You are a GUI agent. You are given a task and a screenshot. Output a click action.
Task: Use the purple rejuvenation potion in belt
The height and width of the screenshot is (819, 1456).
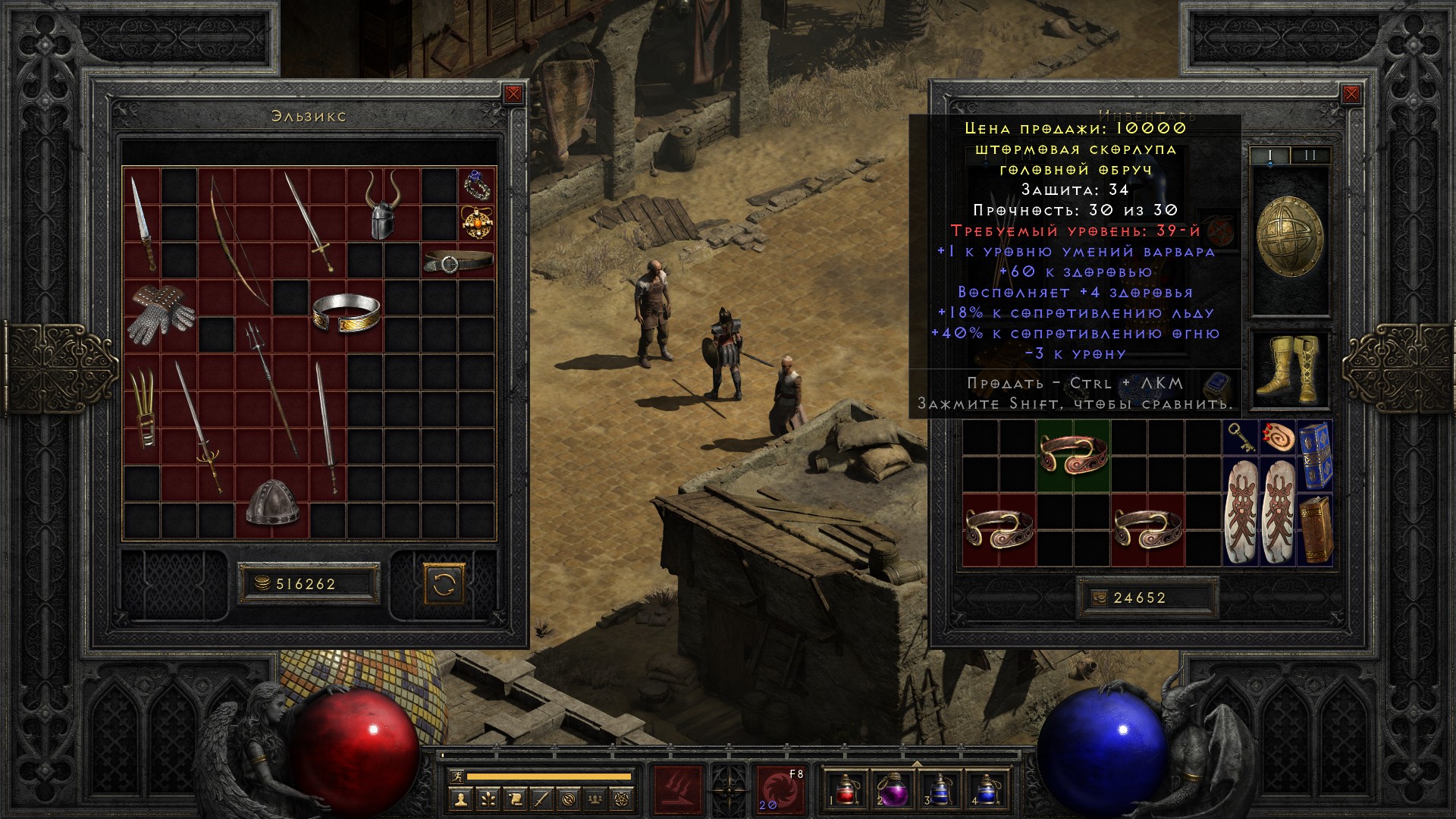[890, 789]
